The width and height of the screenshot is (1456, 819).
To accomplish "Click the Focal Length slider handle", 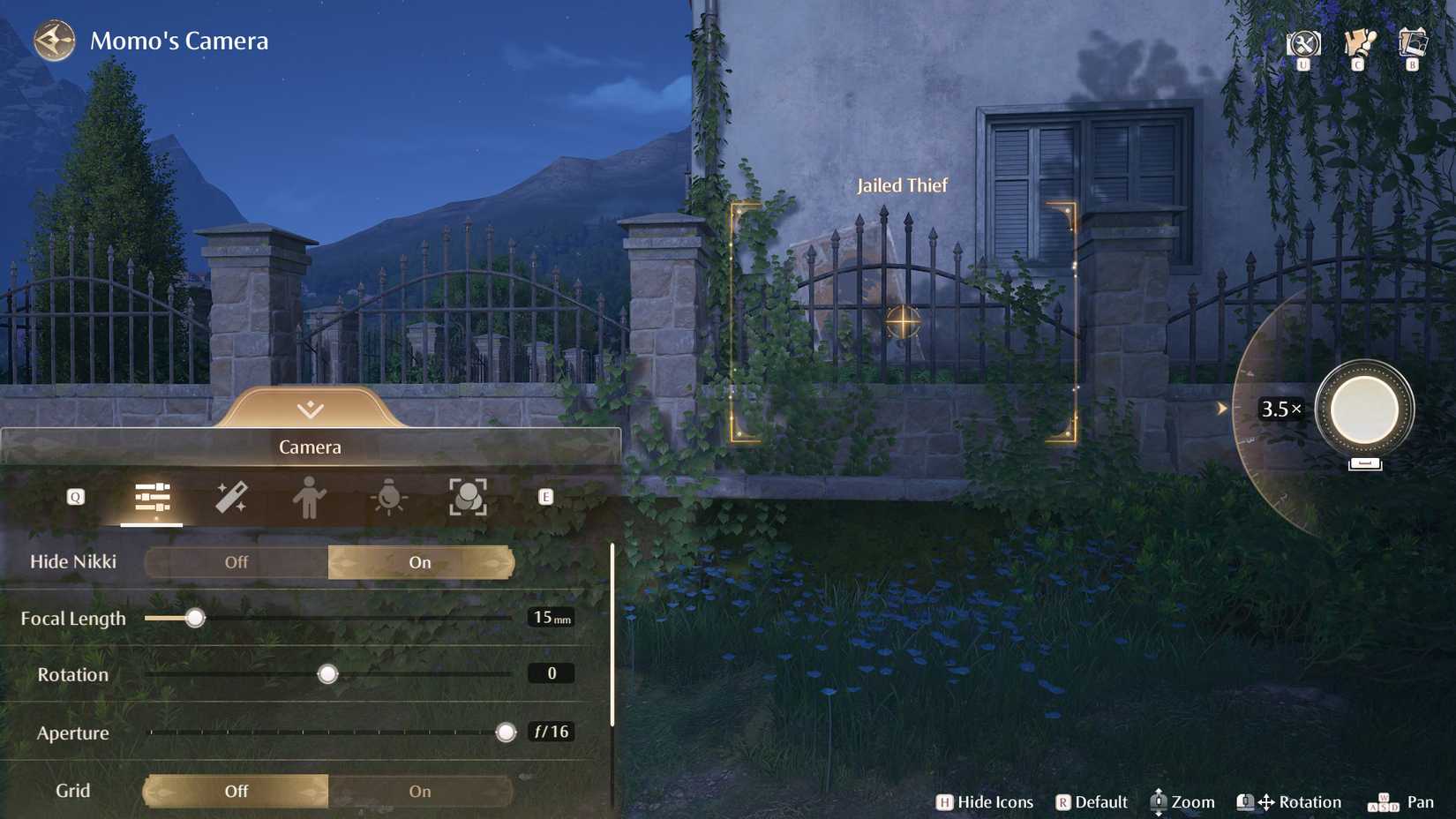I will (x=195, y=618).
